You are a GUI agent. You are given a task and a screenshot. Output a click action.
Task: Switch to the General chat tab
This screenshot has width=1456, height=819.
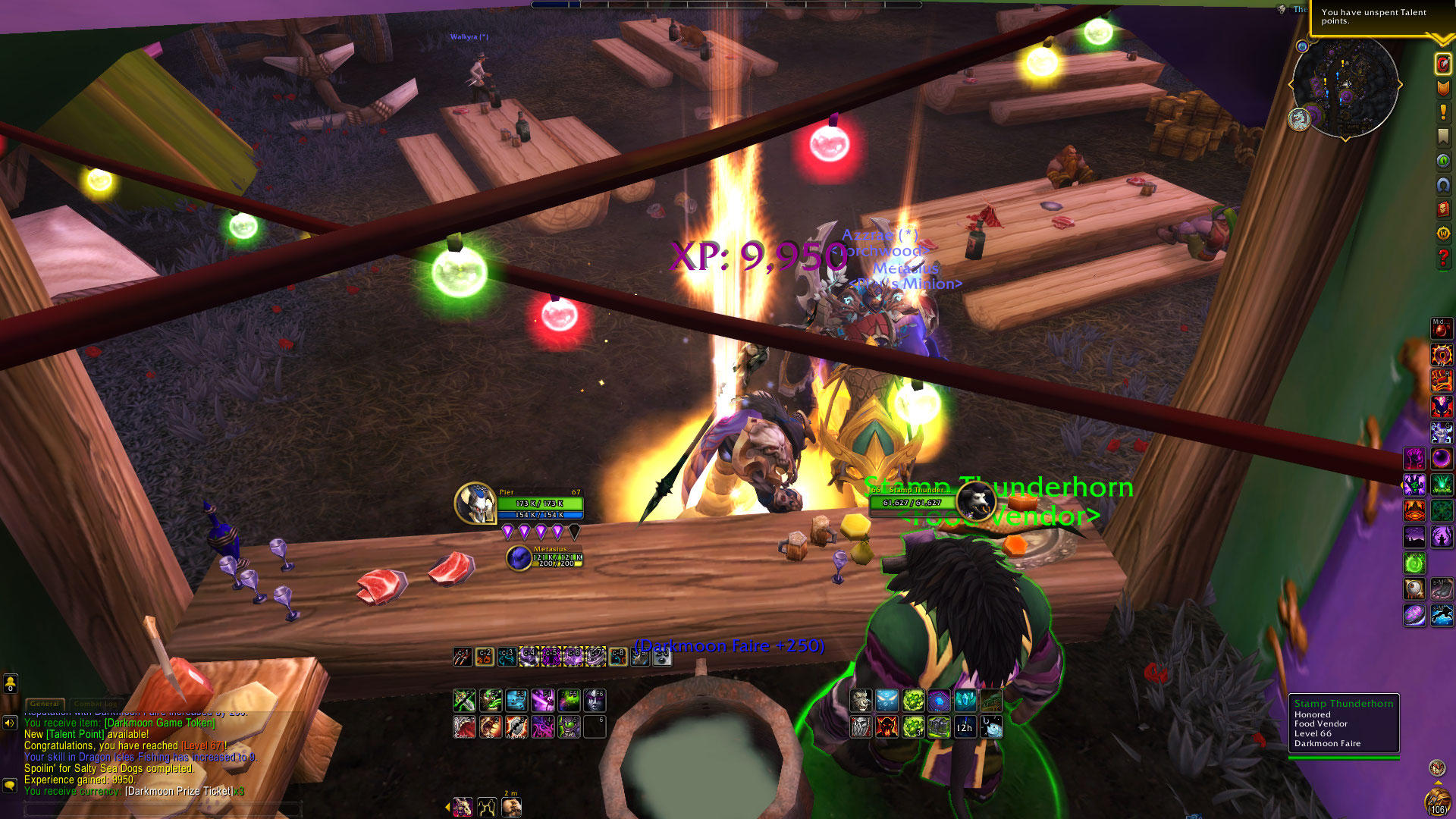coord(45,704)
